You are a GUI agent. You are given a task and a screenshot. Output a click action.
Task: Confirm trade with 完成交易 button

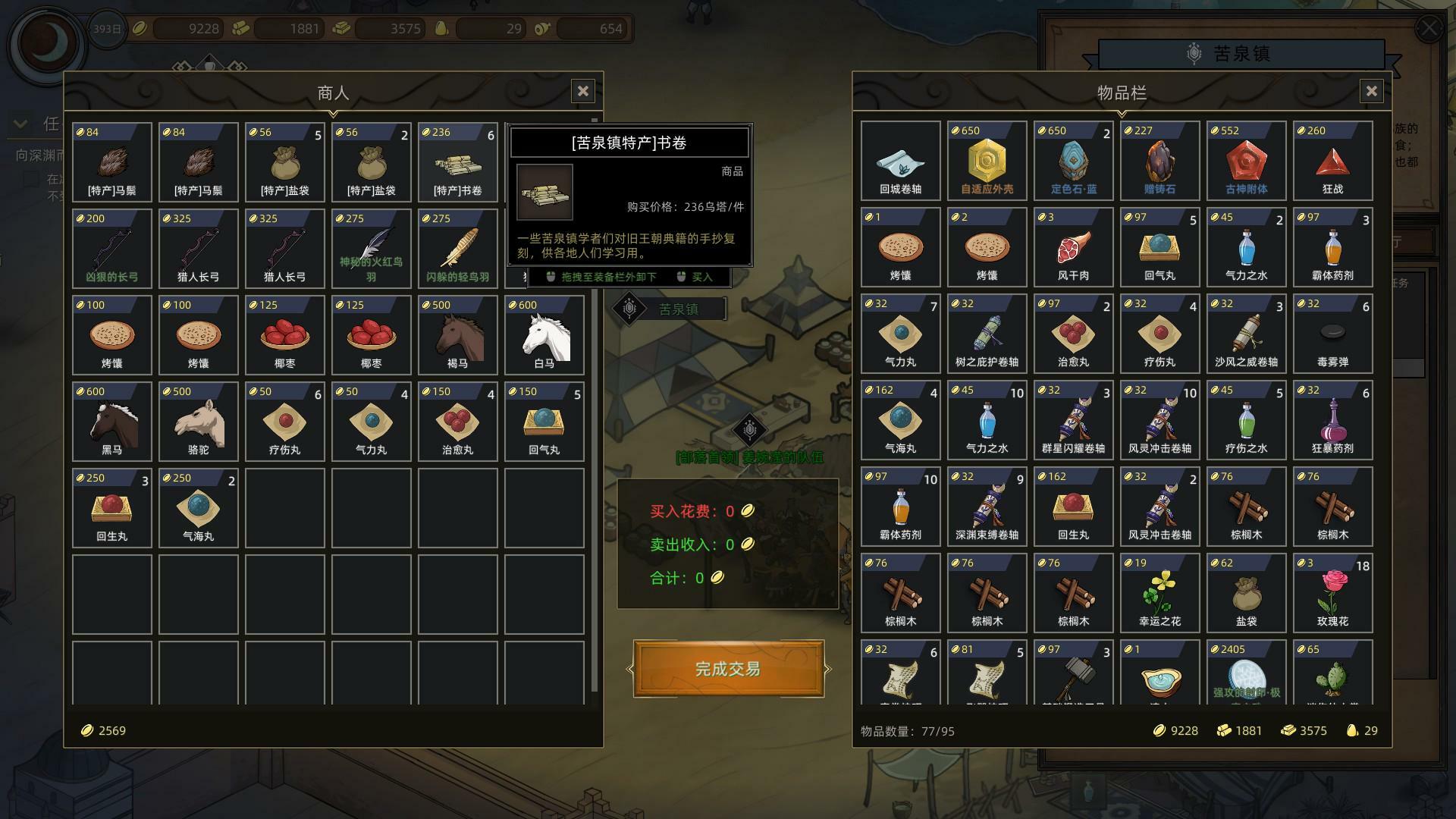tap(728, 669)
